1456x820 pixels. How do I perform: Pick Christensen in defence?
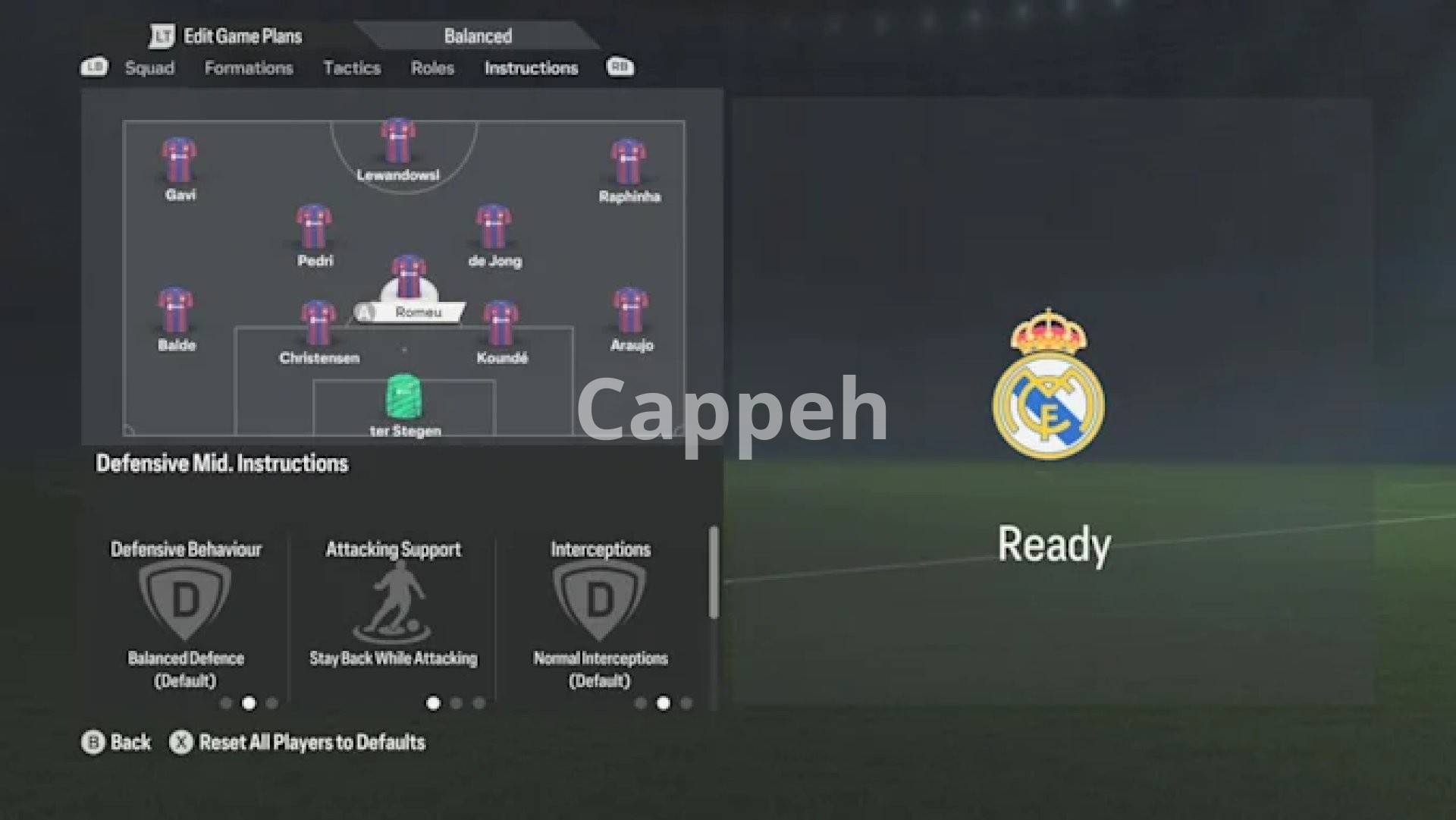point(318,325)
